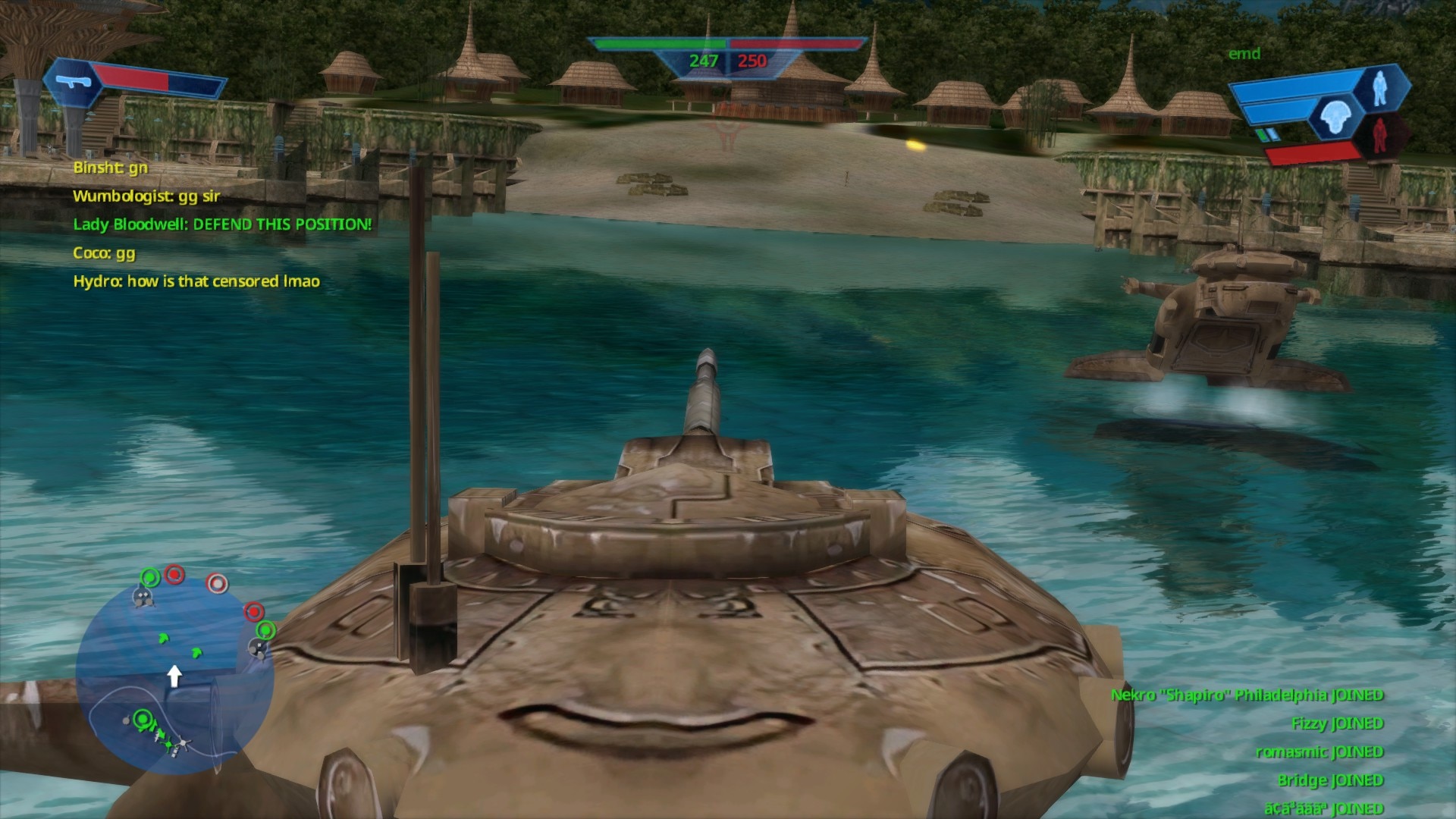Click the blue trooper icon in vehicle HUD
The height and width of the screenshot is (819, 1456).
(x=1380, y=88)
